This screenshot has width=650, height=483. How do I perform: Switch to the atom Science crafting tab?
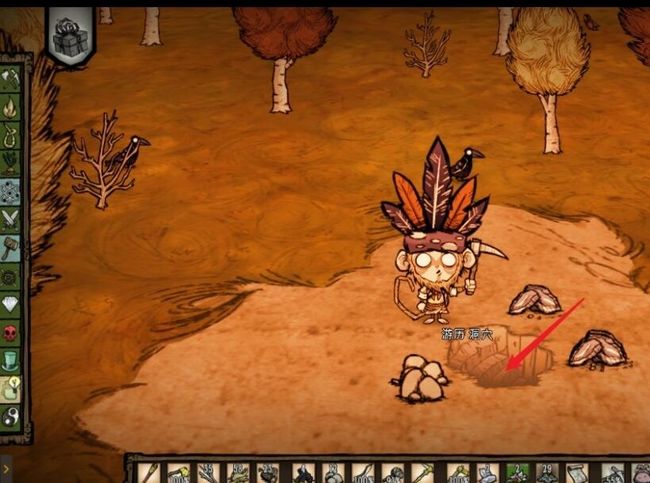click(x=13, y=189)
